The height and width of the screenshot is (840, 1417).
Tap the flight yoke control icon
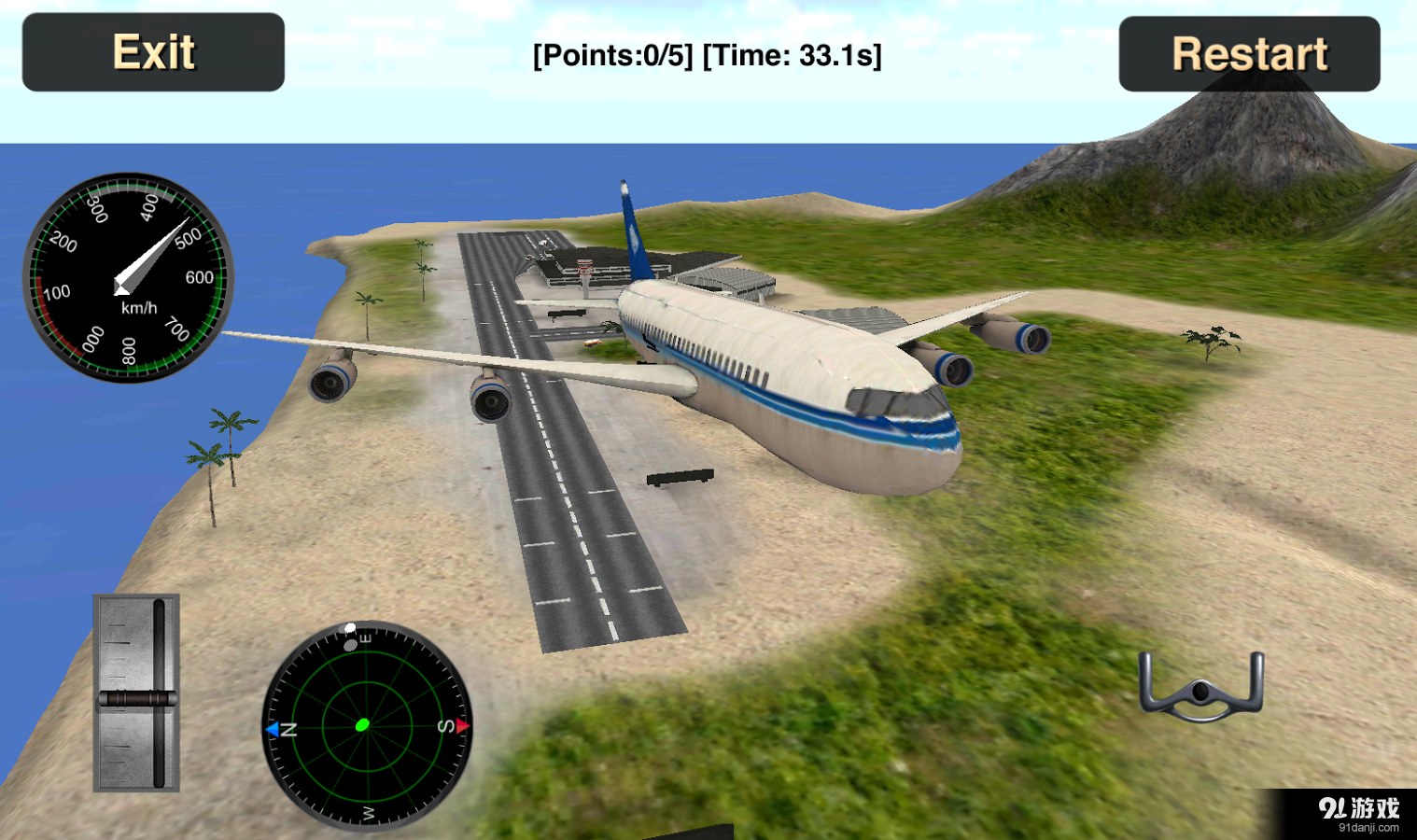[1201, 688]
